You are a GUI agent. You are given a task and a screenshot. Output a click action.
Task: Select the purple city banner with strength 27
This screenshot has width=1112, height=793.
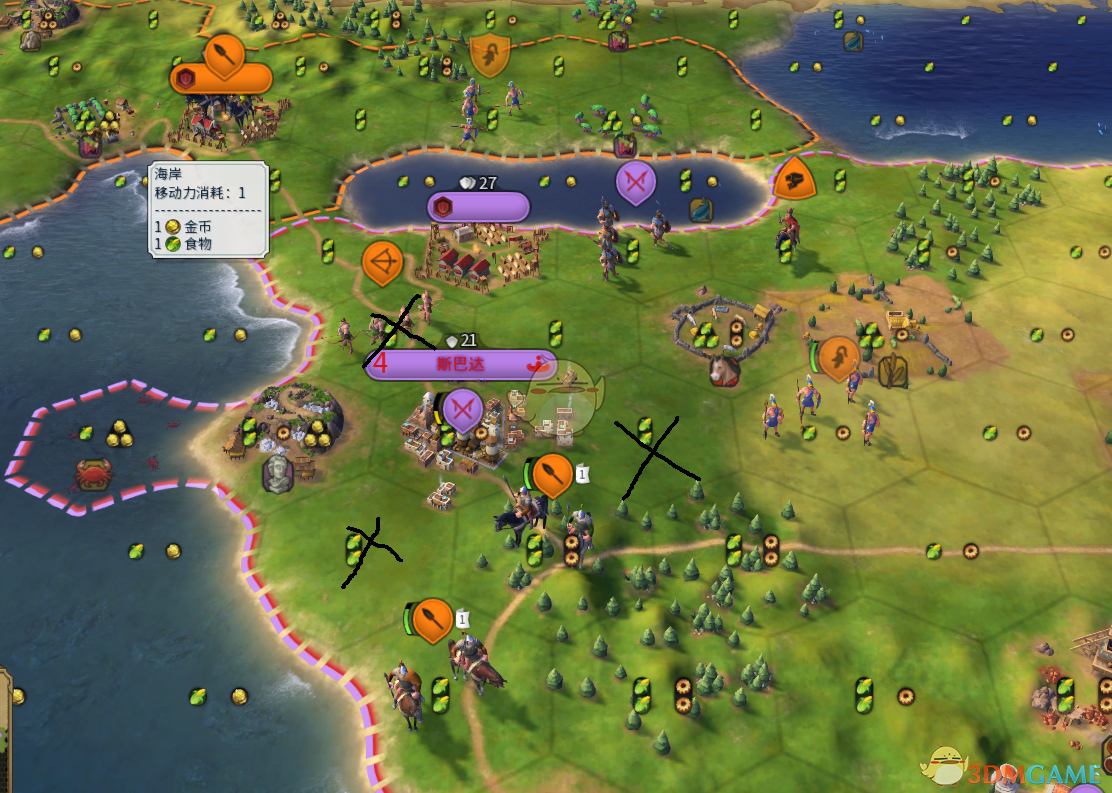[x=478, y=207]
